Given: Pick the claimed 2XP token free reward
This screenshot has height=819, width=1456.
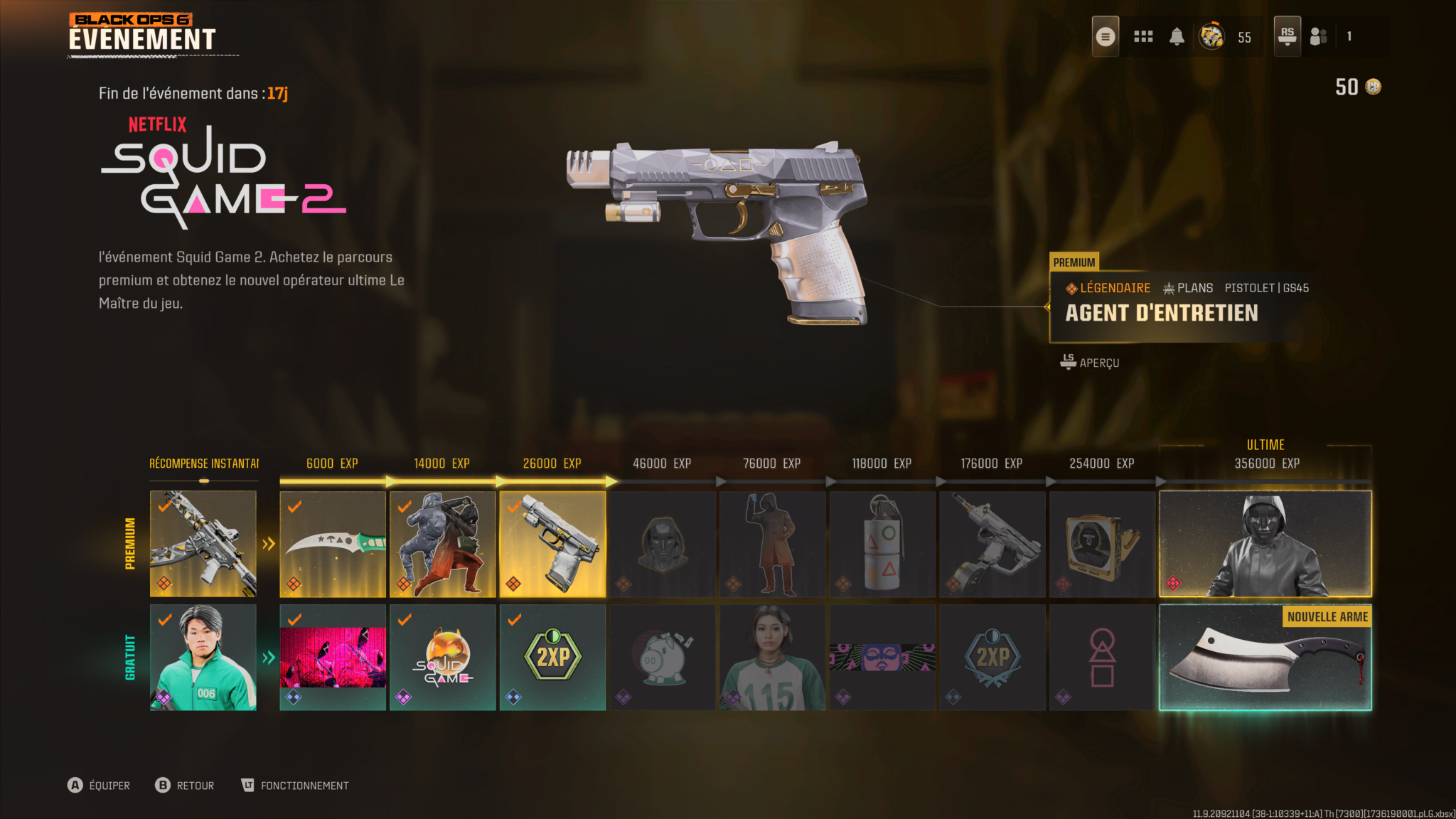Looking at the screenshot, I should [x=552, y=658].
